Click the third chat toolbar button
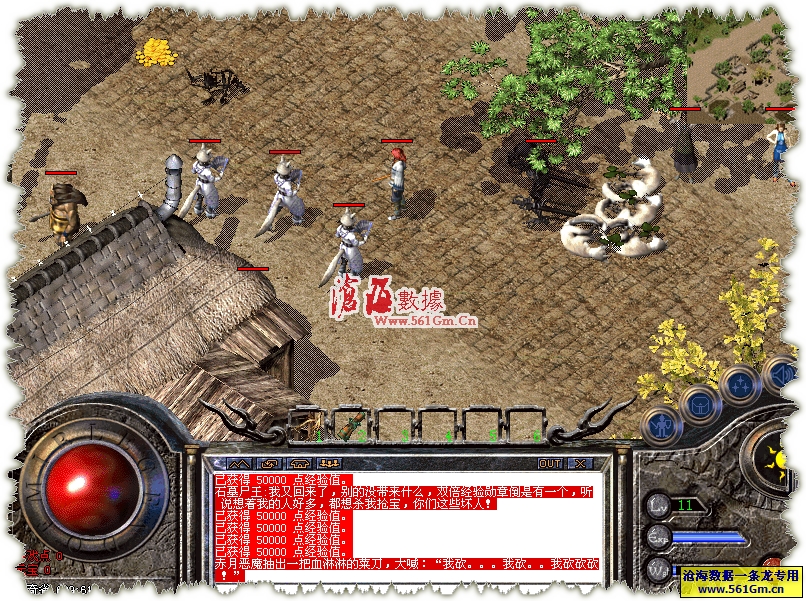Screen dimensions: 806x601 pyautogui.click(x=299, y=464)
